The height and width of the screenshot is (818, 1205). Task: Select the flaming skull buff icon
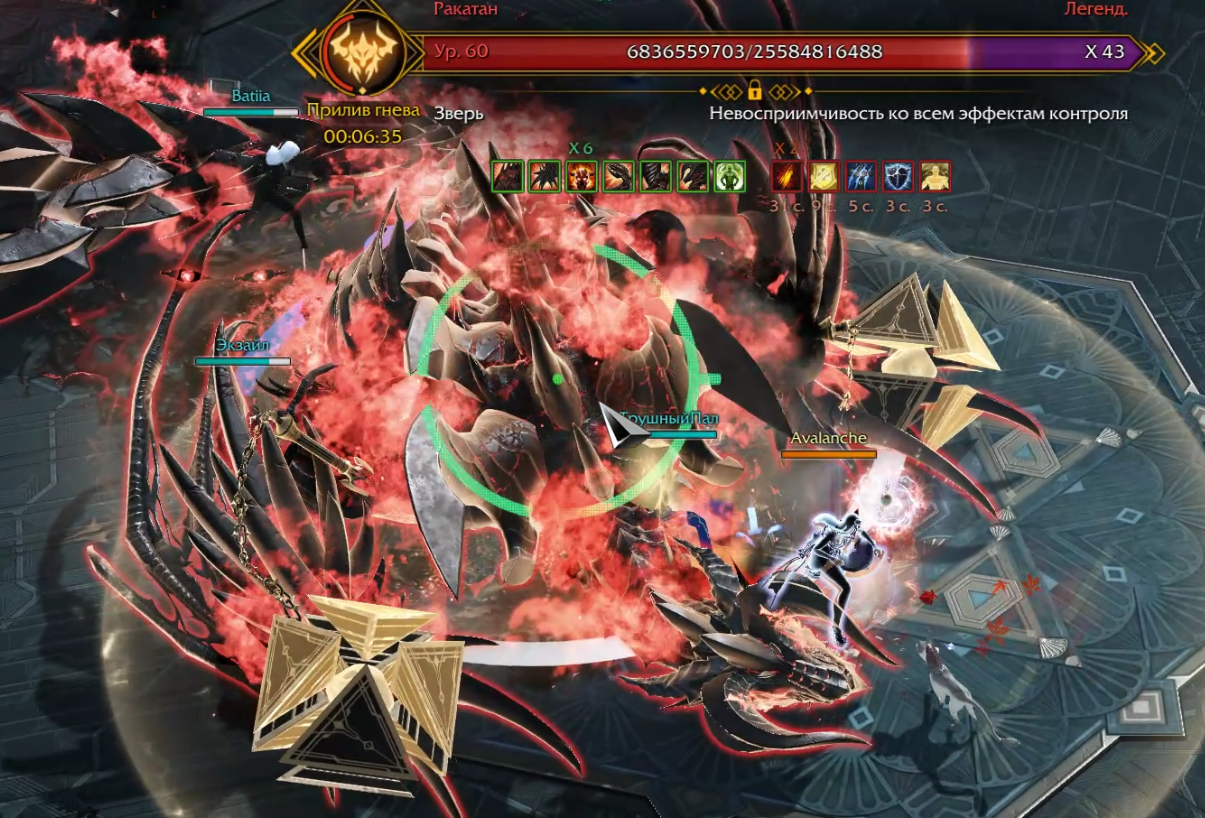click(581, 176)
